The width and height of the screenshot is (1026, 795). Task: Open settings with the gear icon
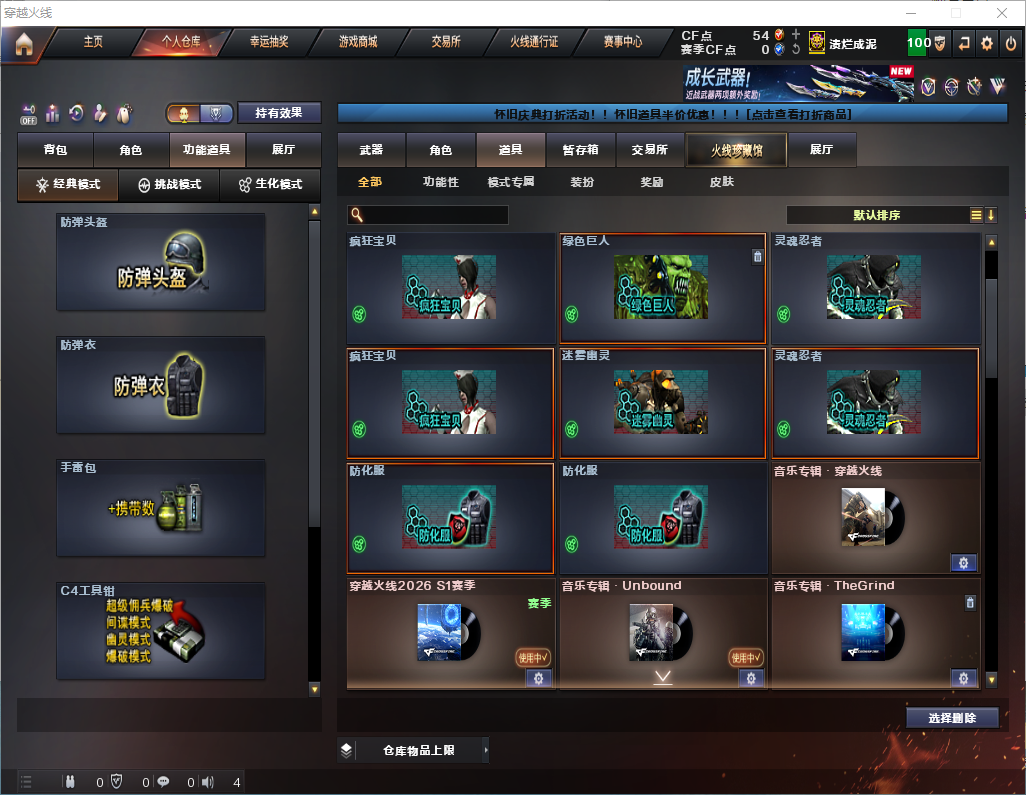(x=987, y=43)
